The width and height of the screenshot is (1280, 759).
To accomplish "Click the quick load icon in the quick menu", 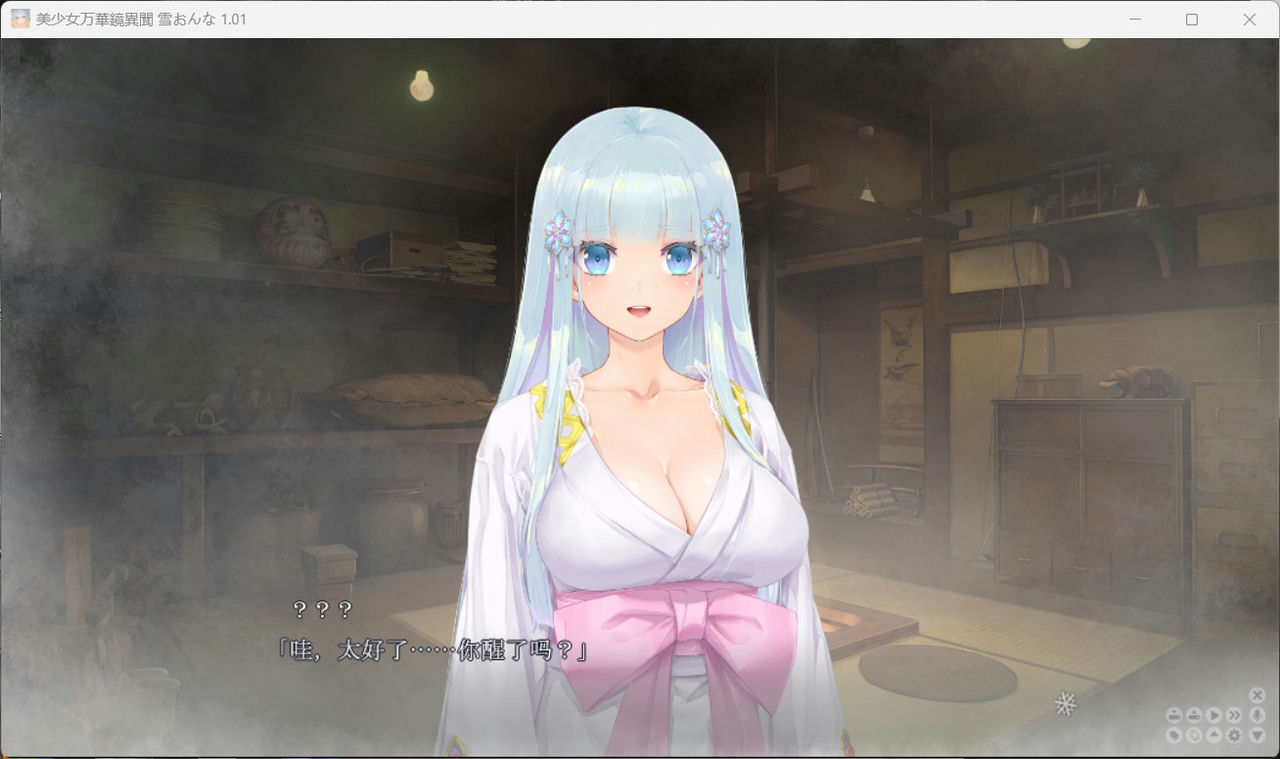I will pyautogui.click(x=1194, y=737).
